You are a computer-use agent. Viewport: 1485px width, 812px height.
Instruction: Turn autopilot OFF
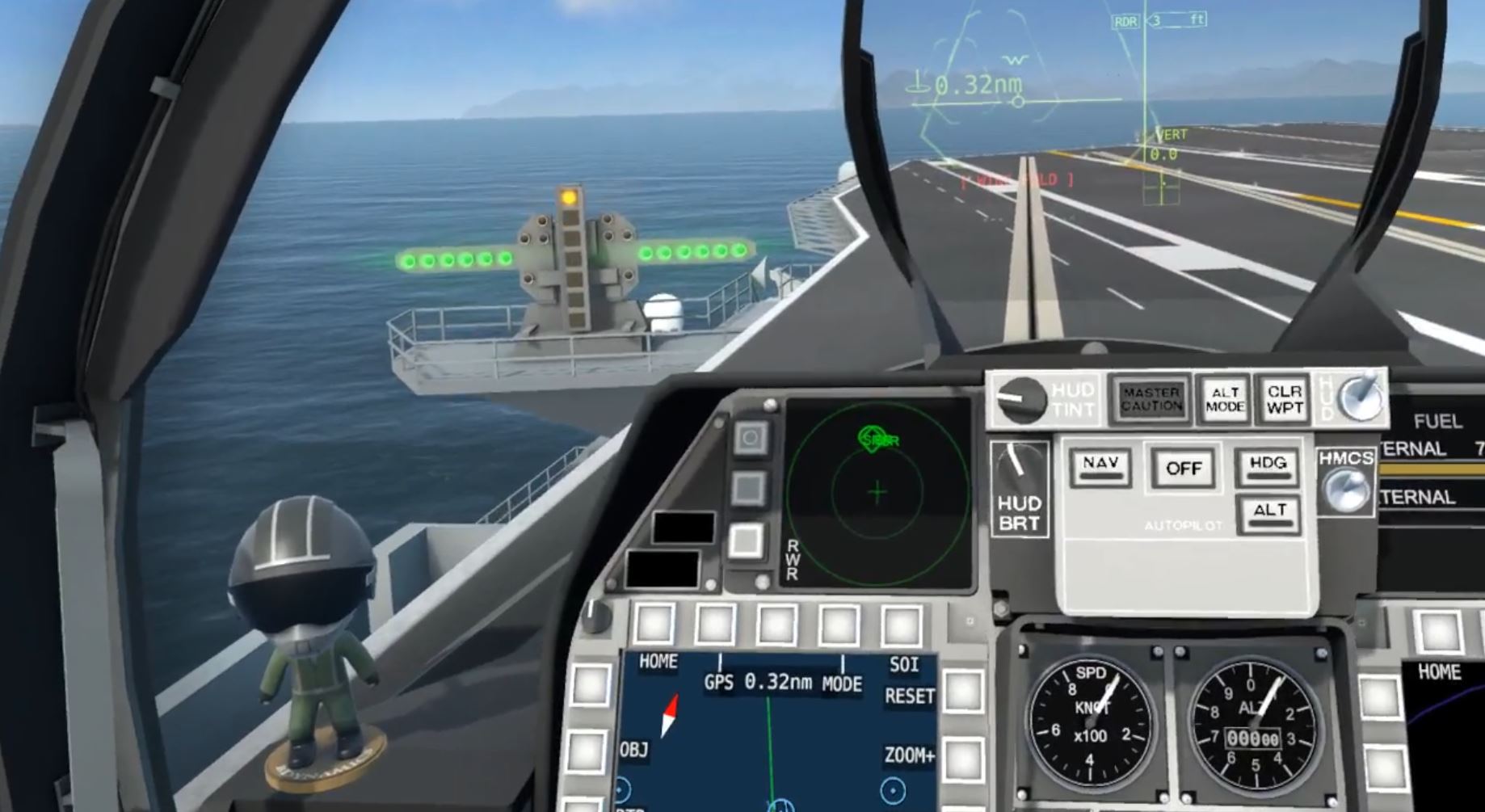(1183, 468)
